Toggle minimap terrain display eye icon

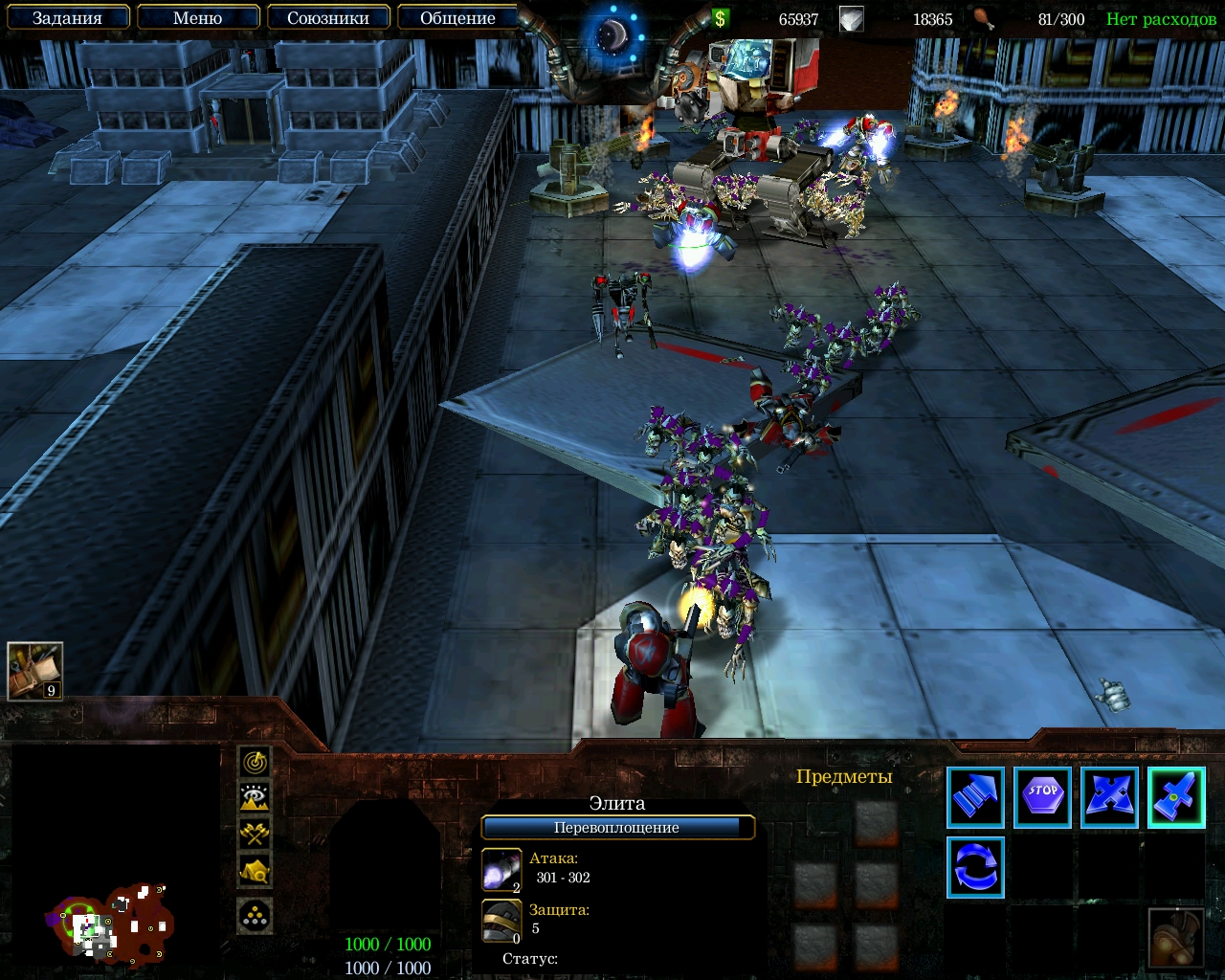click(255, 797)
